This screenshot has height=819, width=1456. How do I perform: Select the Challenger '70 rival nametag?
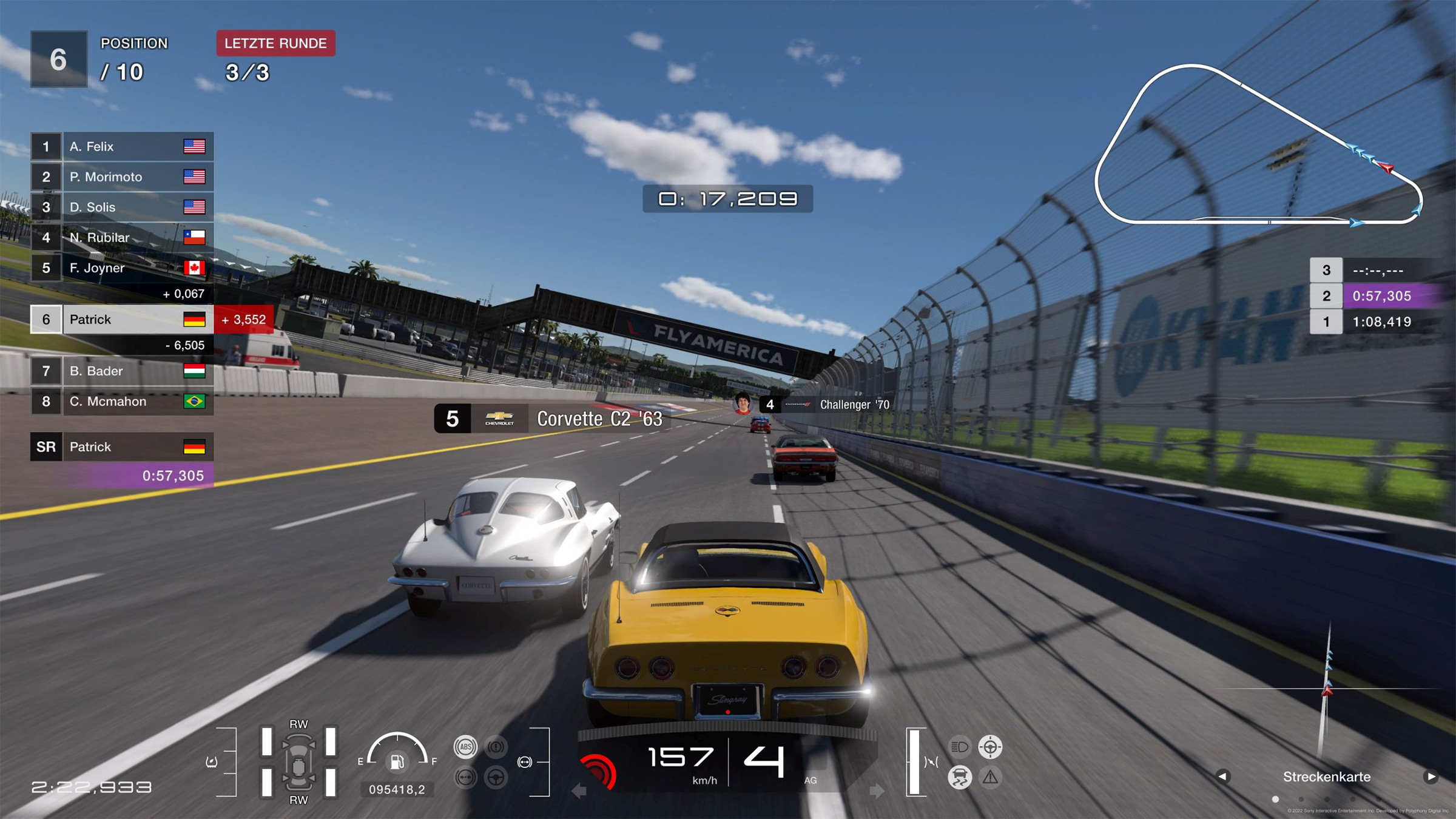[825, 405]
